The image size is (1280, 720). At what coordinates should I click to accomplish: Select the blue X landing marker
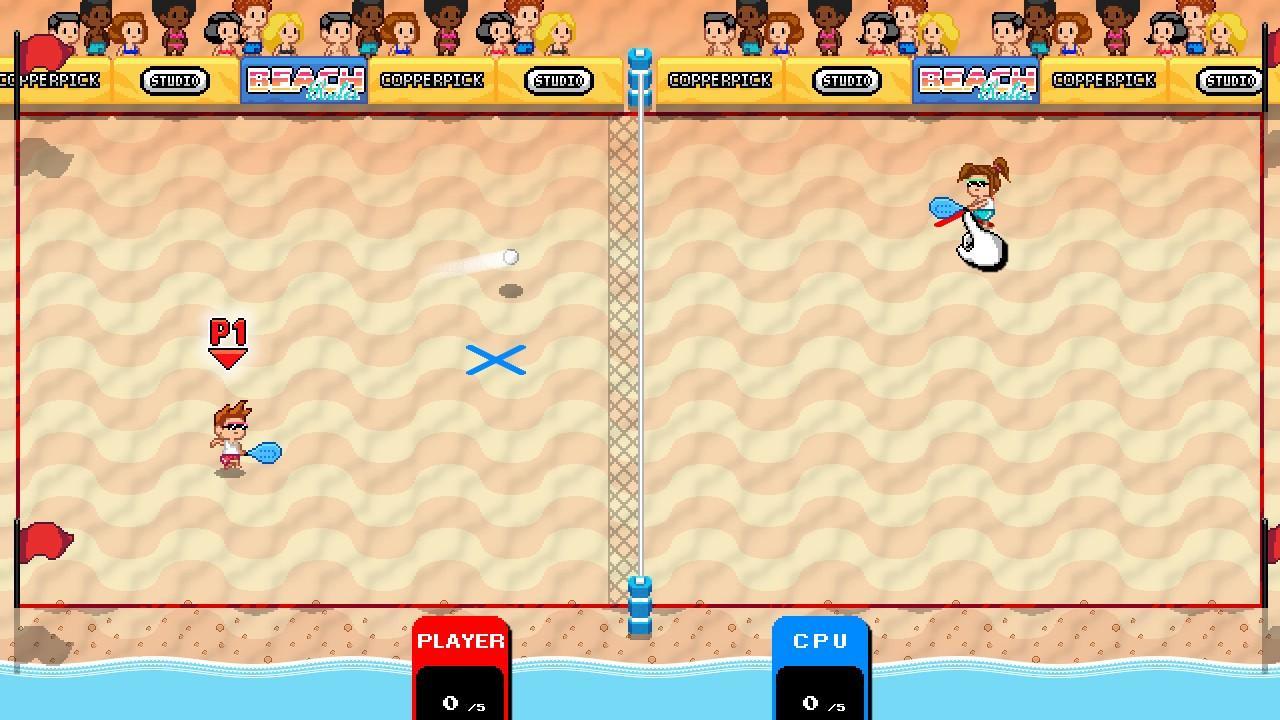click(x=495, y=359)
